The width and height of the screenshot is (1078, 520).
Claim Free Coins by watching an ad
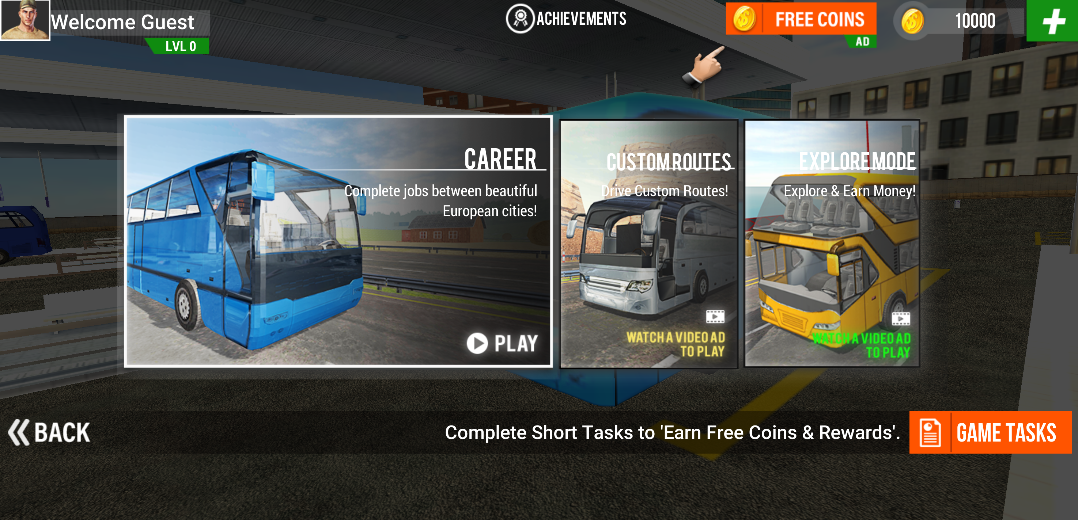click(x=801, y=19)
